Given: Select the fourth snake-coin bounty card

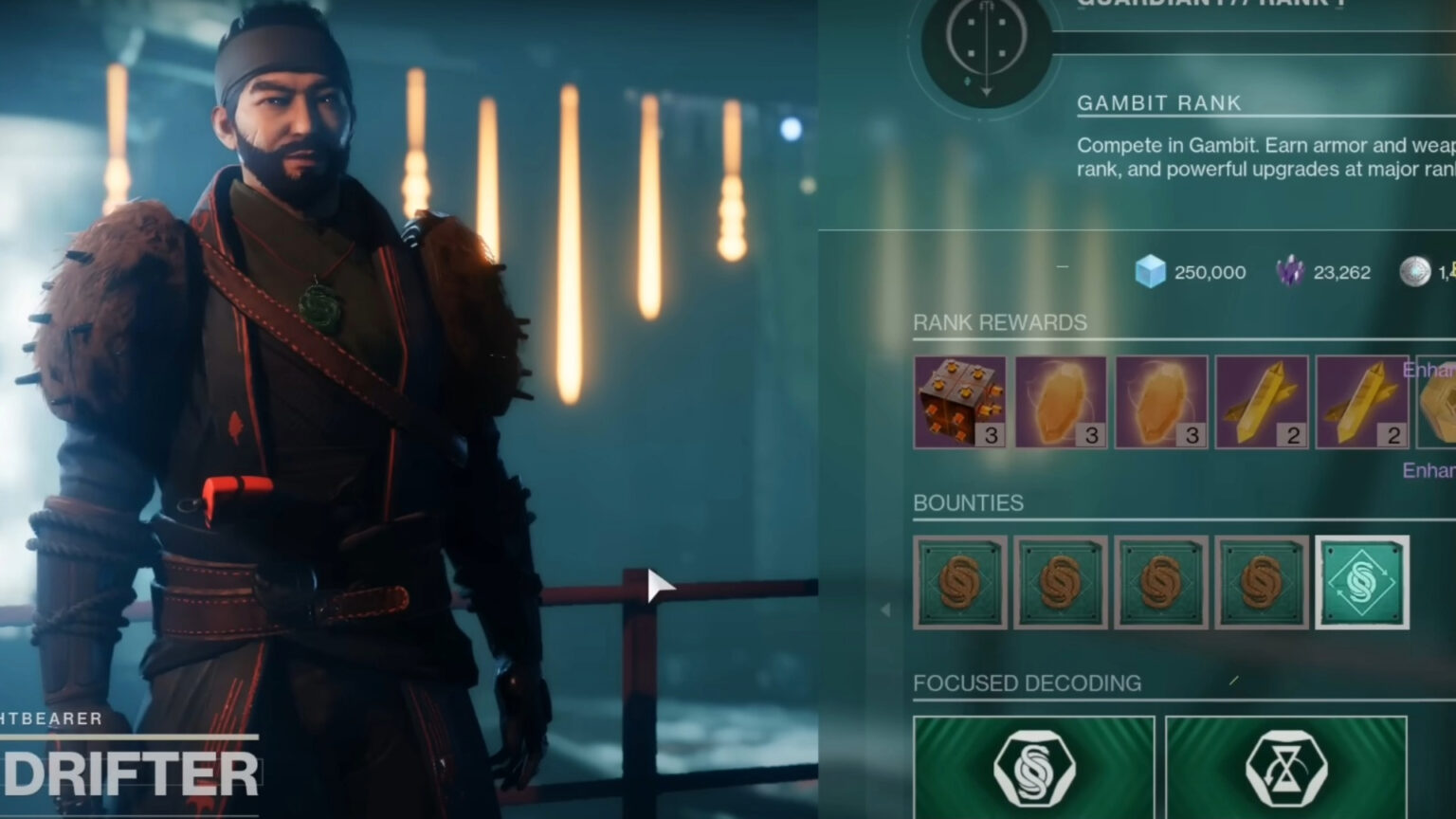Looking at the screenshot, I should [1261, 582].
